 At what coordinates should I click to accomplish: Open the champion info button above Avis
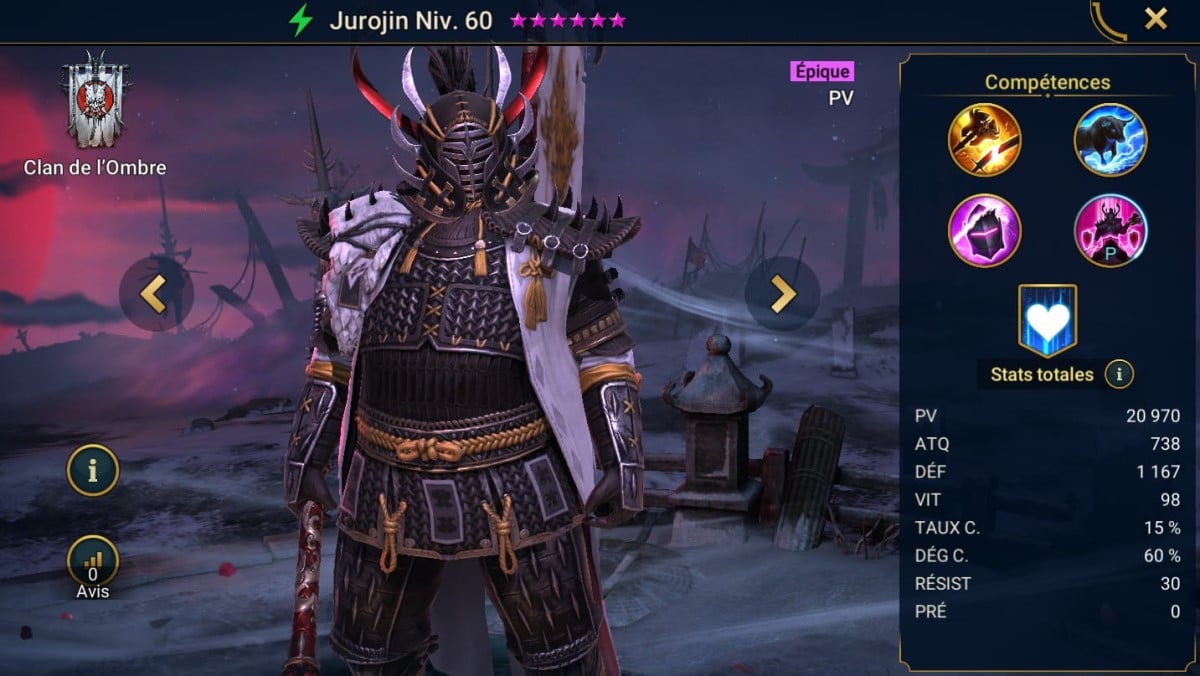tap(93, 470)
